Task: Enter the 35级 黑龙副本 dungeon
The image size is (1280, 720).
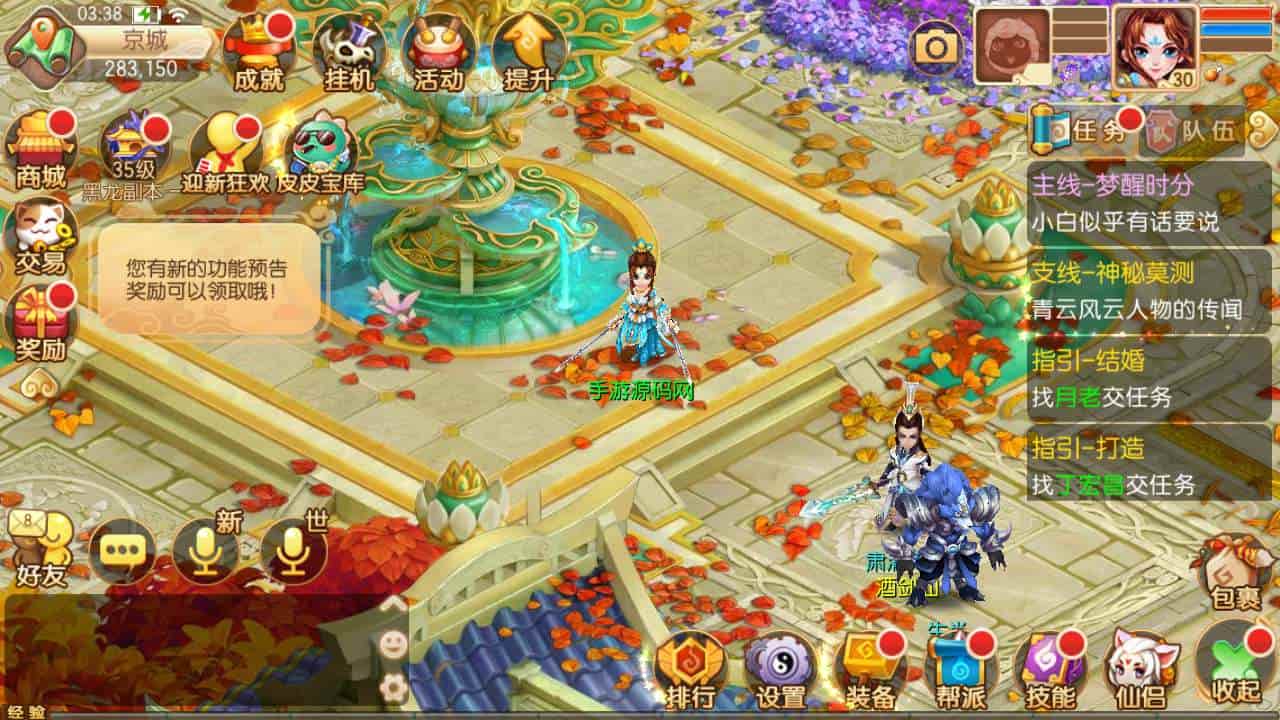Action: (x=135, y=150)
